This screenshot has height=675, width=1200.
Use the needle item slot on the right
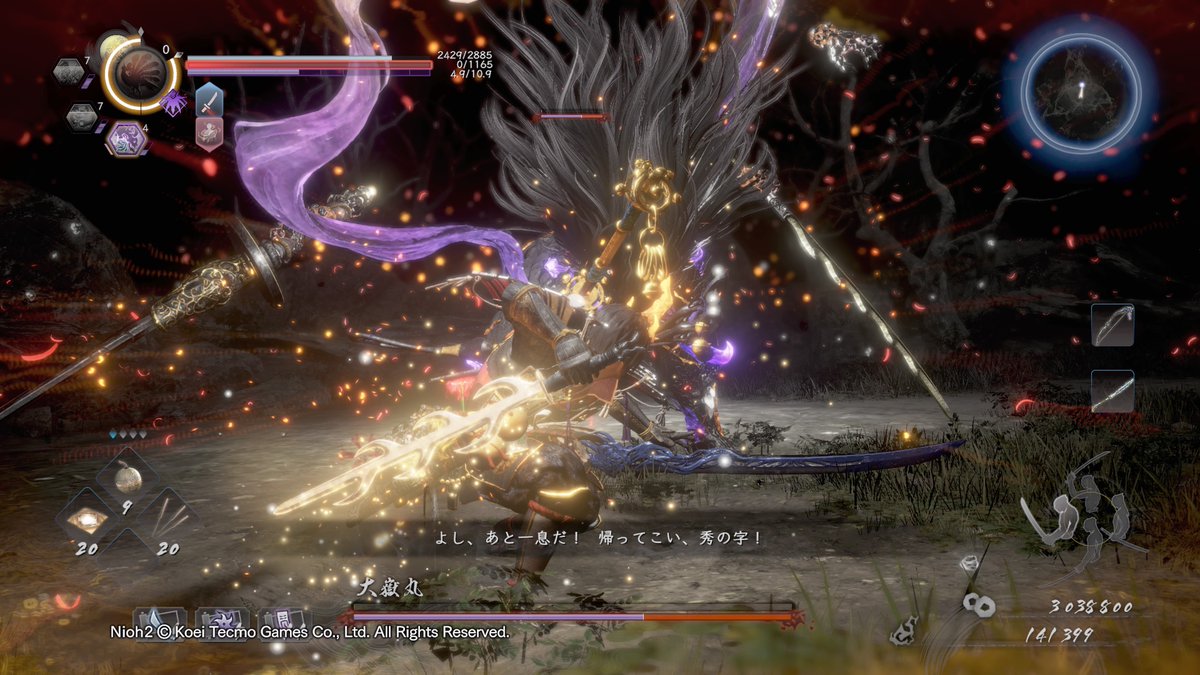pyautogui.click(x=163, y=517)
